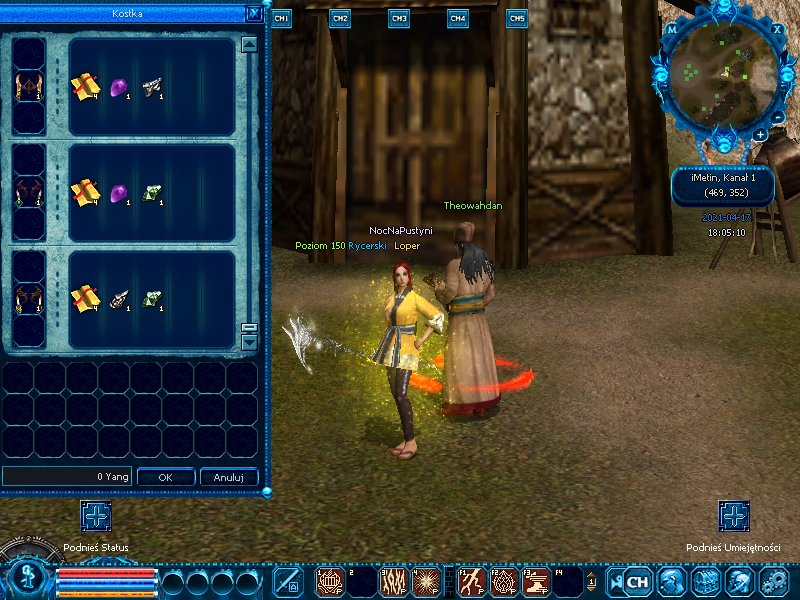Select the second recipe's result item

[26, 192]
